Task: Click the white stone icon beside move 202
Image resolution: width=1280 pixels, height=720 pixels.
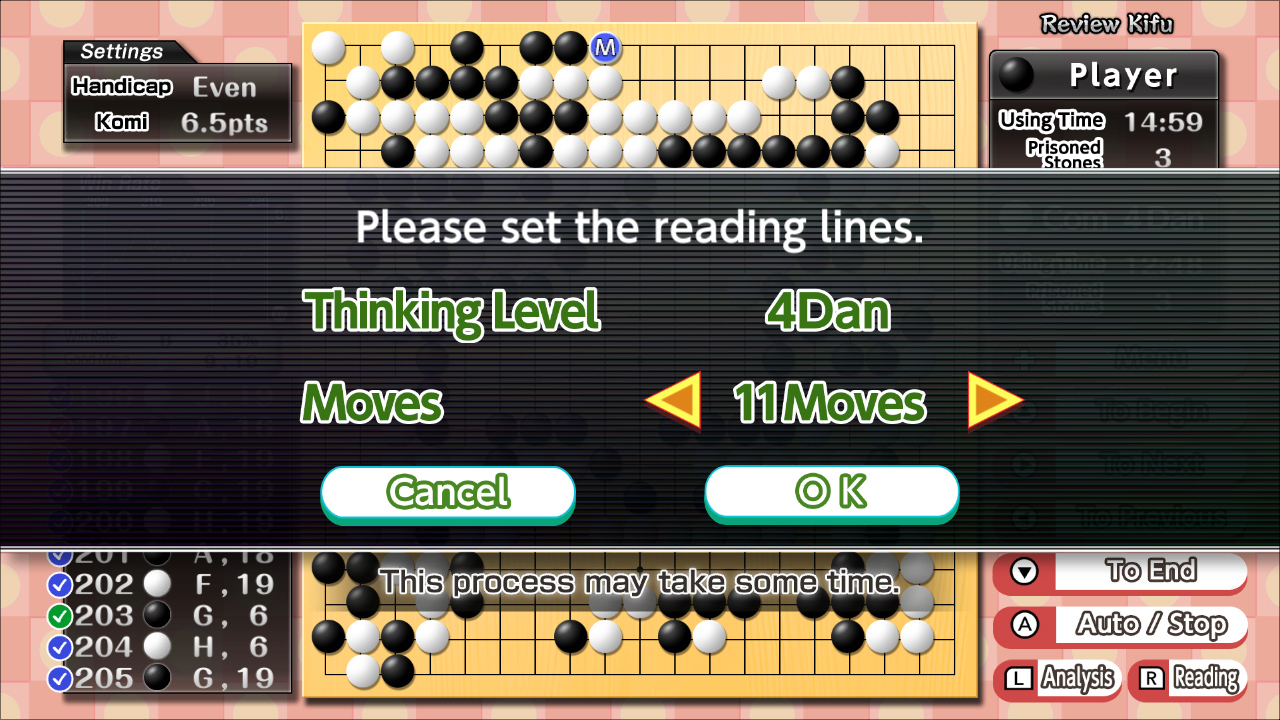Action: tap(156, 583)
